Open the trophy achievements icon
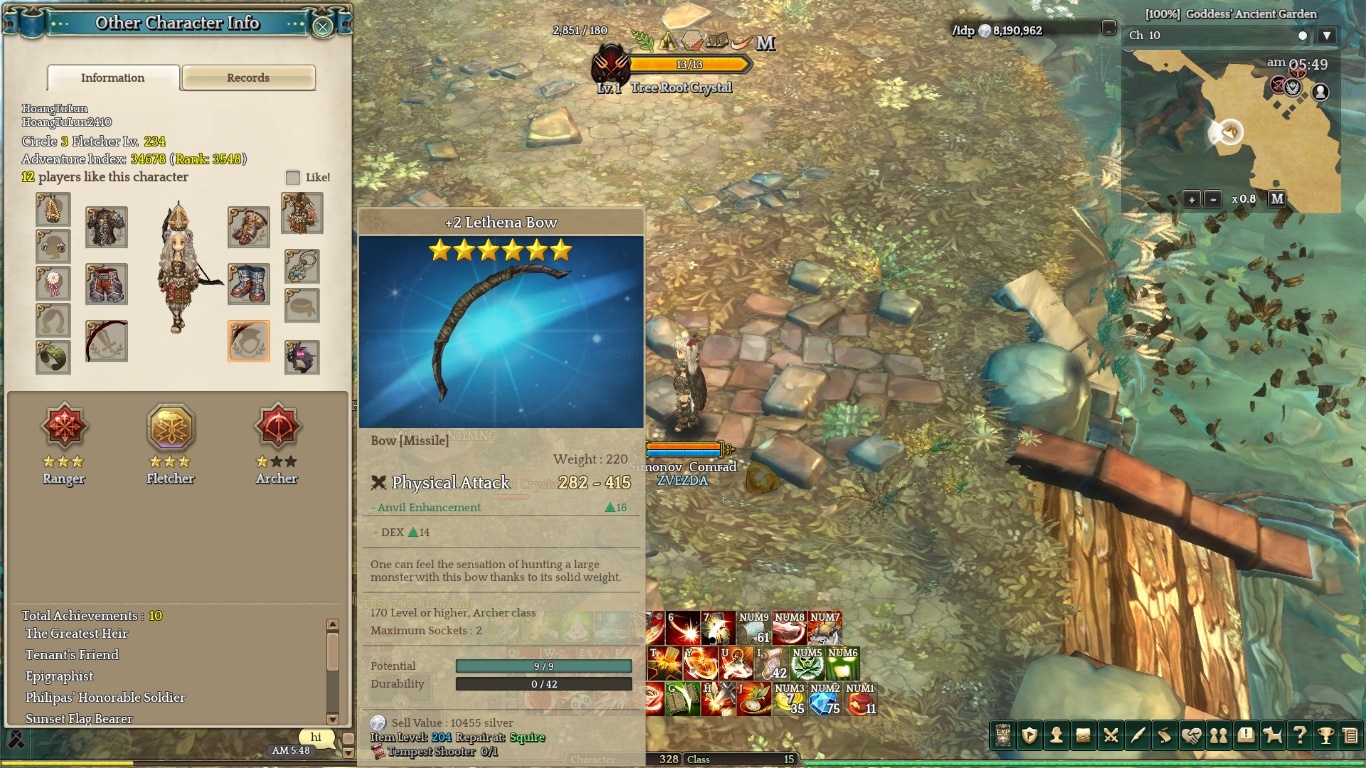This screenshot has height=768, width=1366. coord(1326,736)
